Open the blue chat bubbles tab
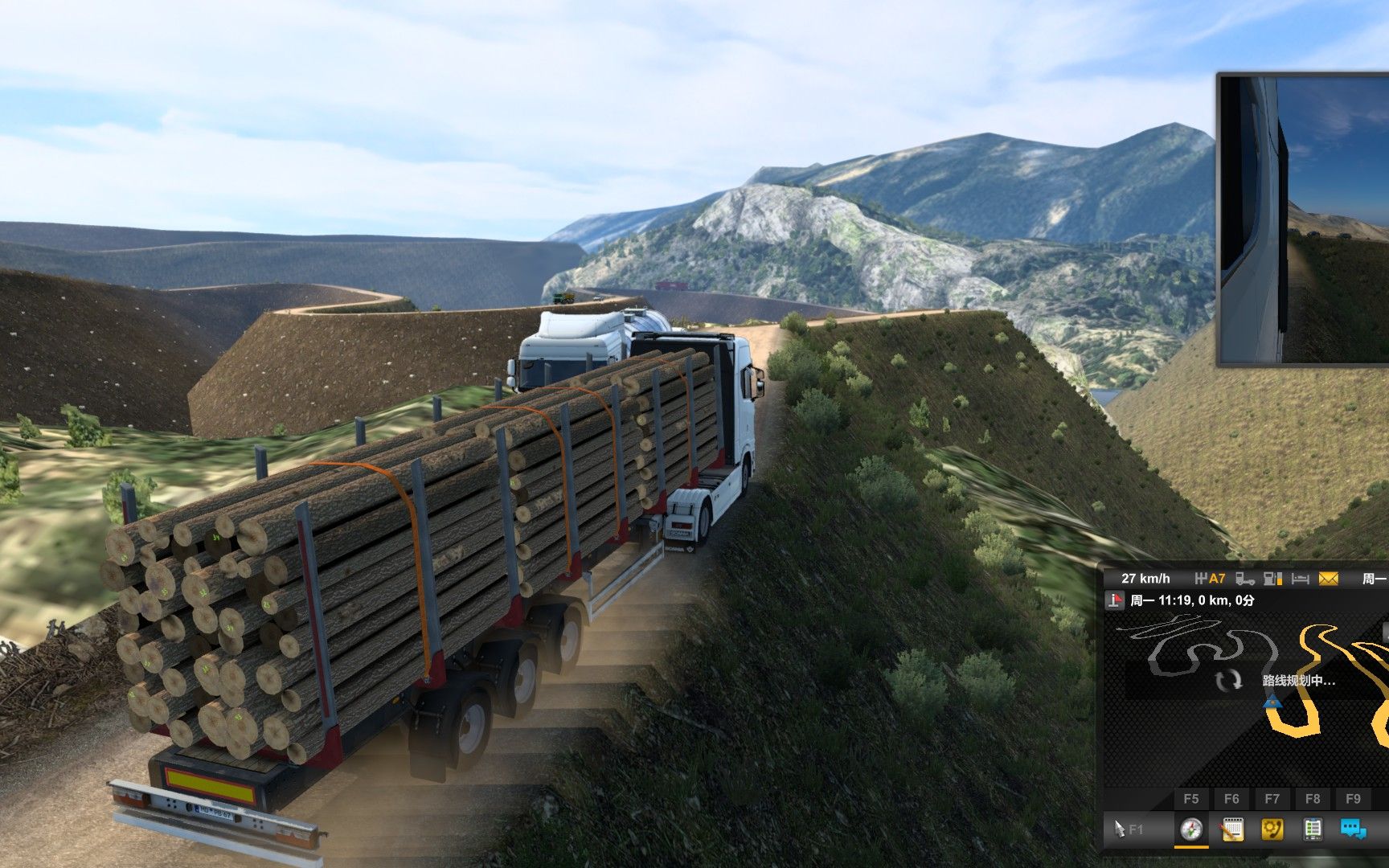Image resolution: width=1389 pixels, height=868 pixels. point(1353,829)
